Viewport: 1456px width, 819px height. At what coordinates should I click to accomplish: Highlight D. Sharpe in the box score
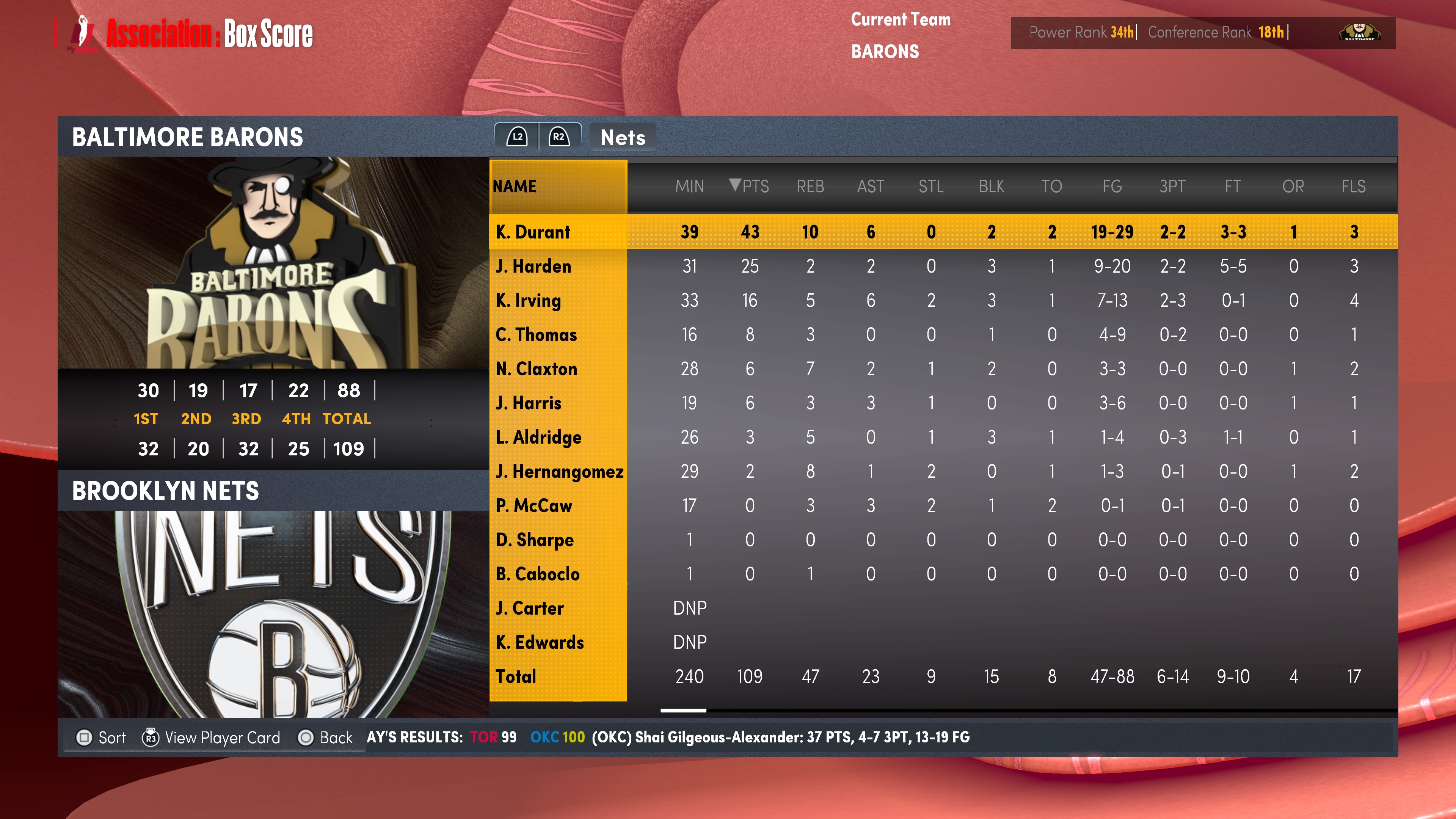tap(534, 540)
